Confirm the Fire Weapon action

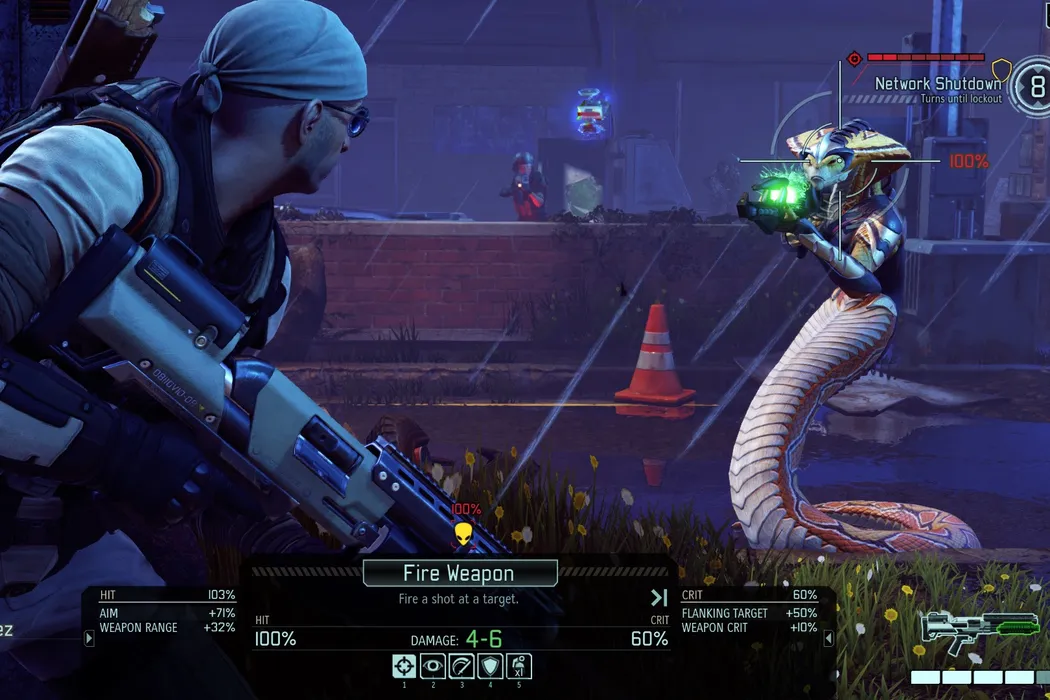click(459, 573)
